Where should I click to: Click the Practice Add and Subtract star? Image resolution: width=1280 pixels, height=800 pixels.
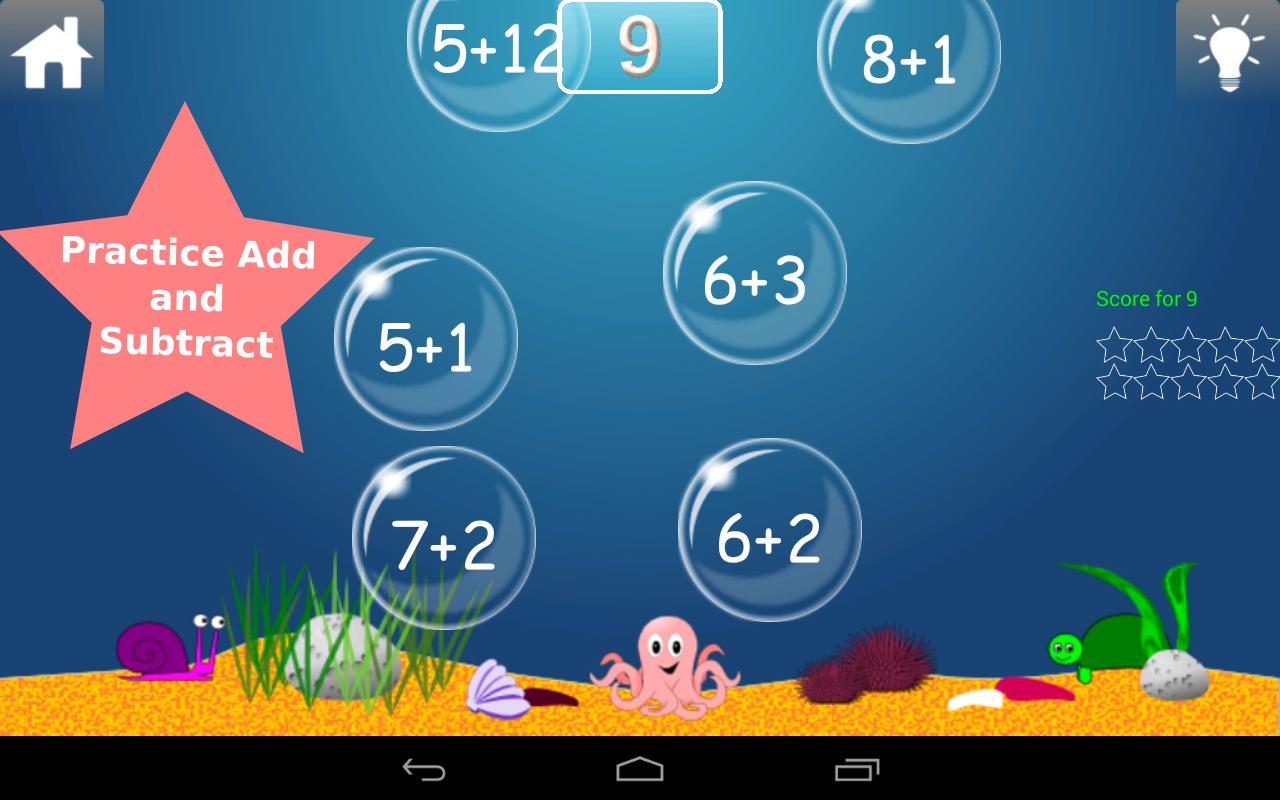coord(188,298)
